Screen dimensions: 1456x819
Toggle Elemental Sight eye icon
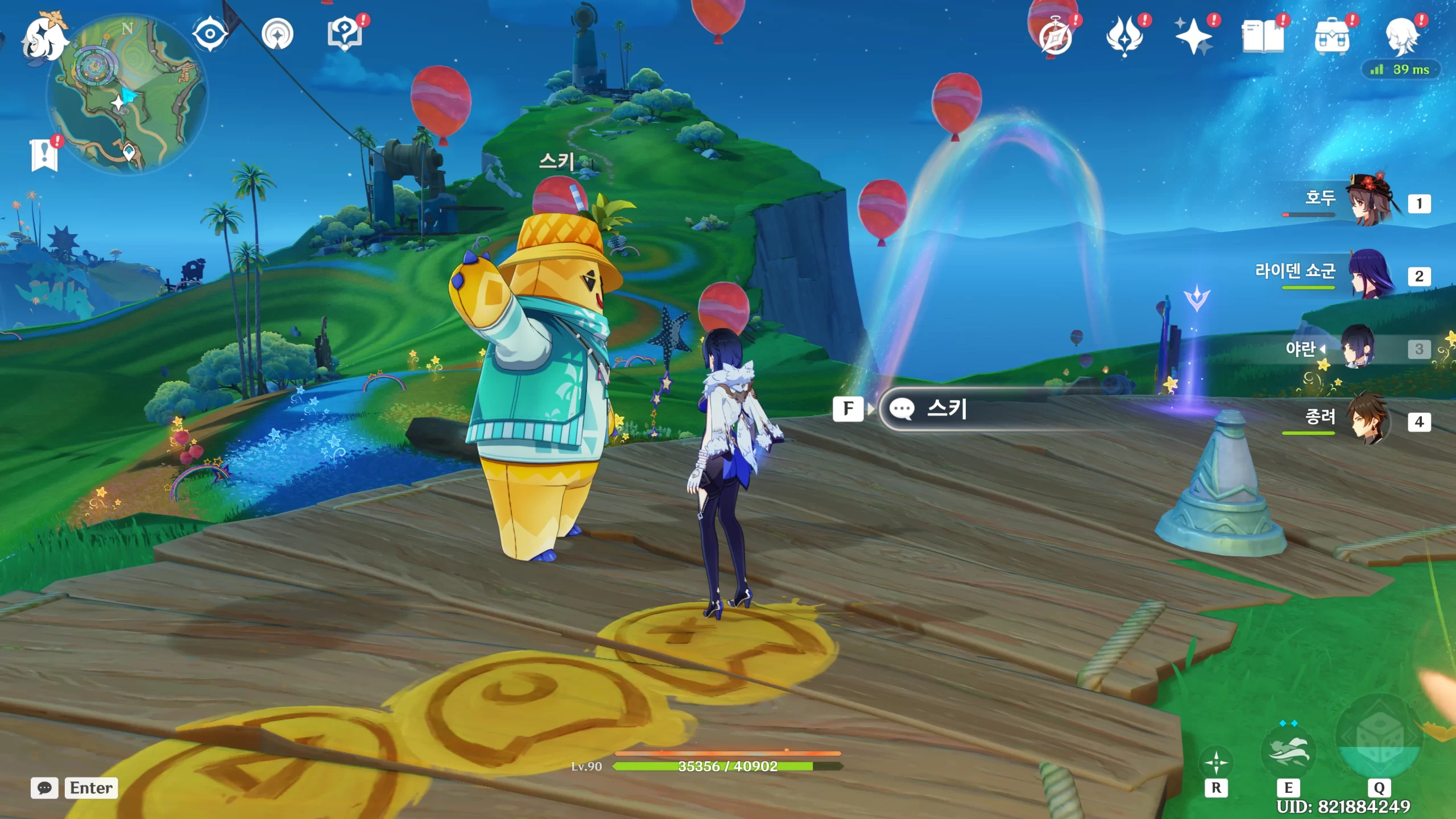(x=210, y=34)
